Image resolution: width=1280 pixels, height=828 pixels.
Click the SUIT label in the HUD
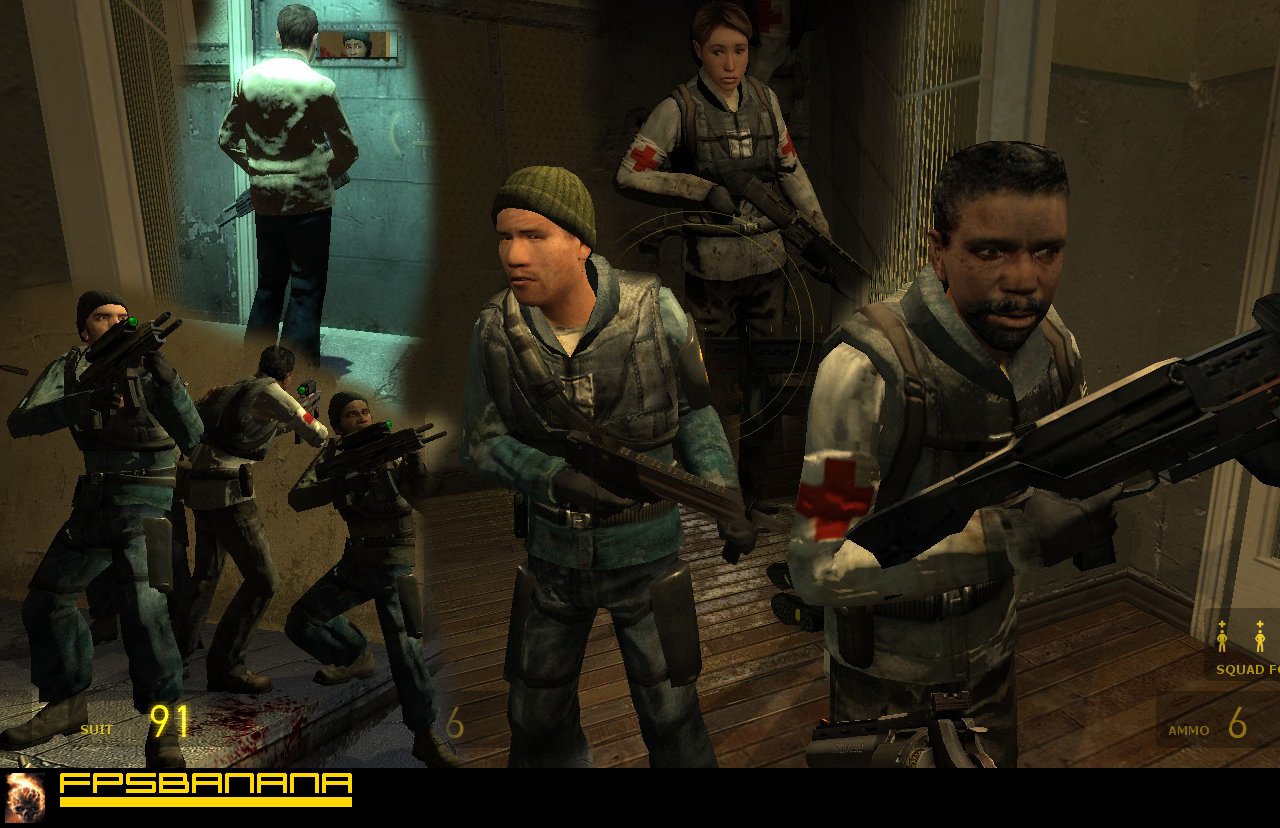click(96, 730)
